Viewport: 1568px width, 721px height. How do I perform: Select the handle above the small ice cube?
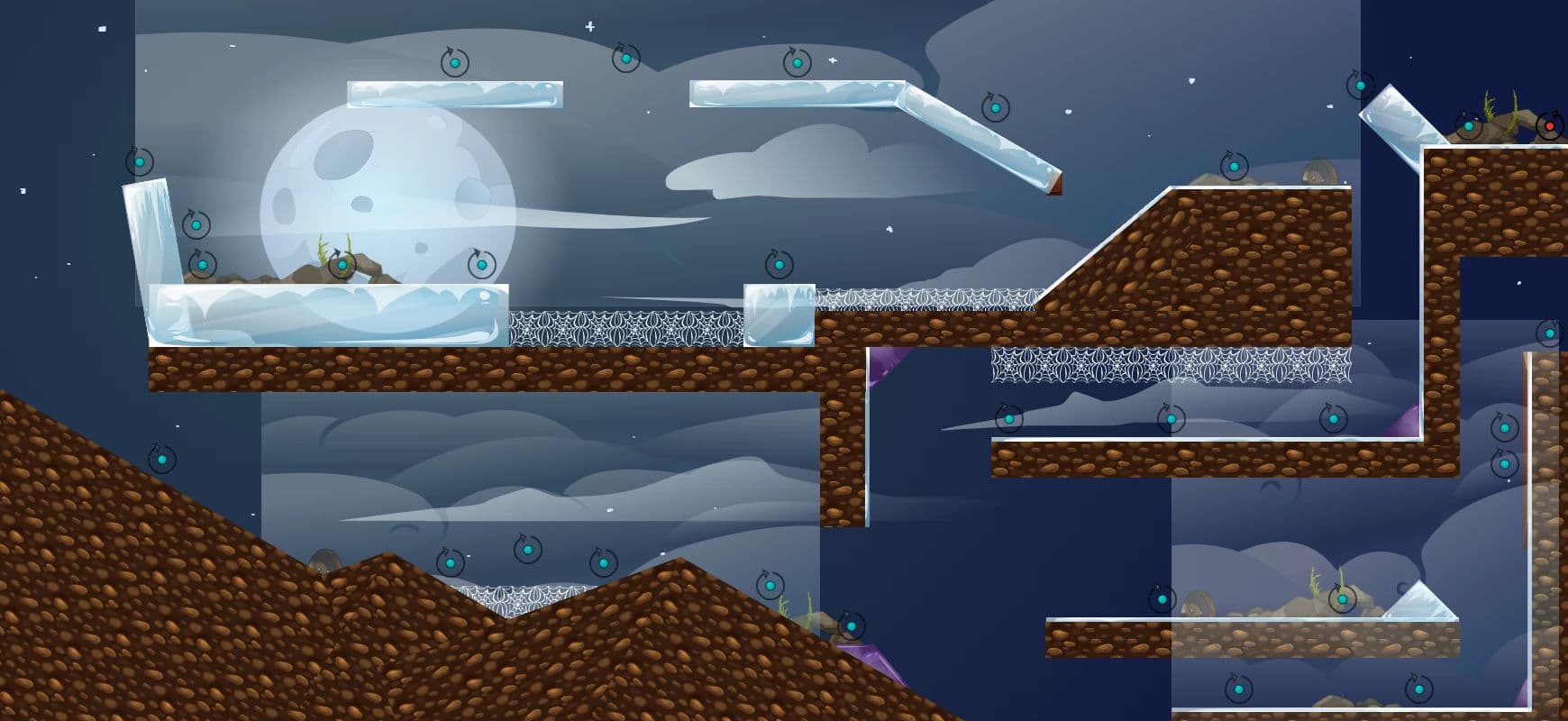(x=779, y=265)
